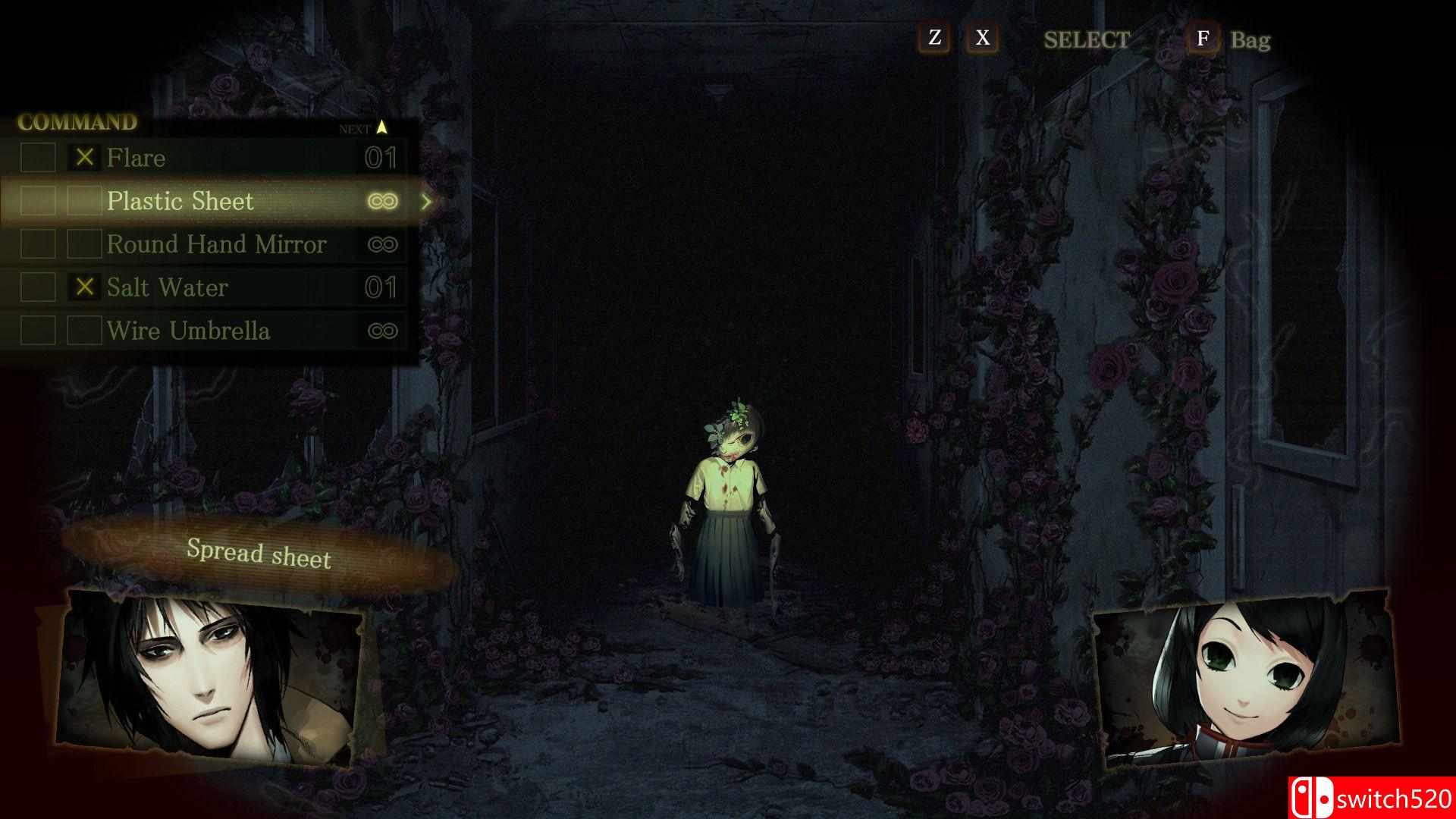Uncheck the Salt Water X checkbox

tap(85, 287)
